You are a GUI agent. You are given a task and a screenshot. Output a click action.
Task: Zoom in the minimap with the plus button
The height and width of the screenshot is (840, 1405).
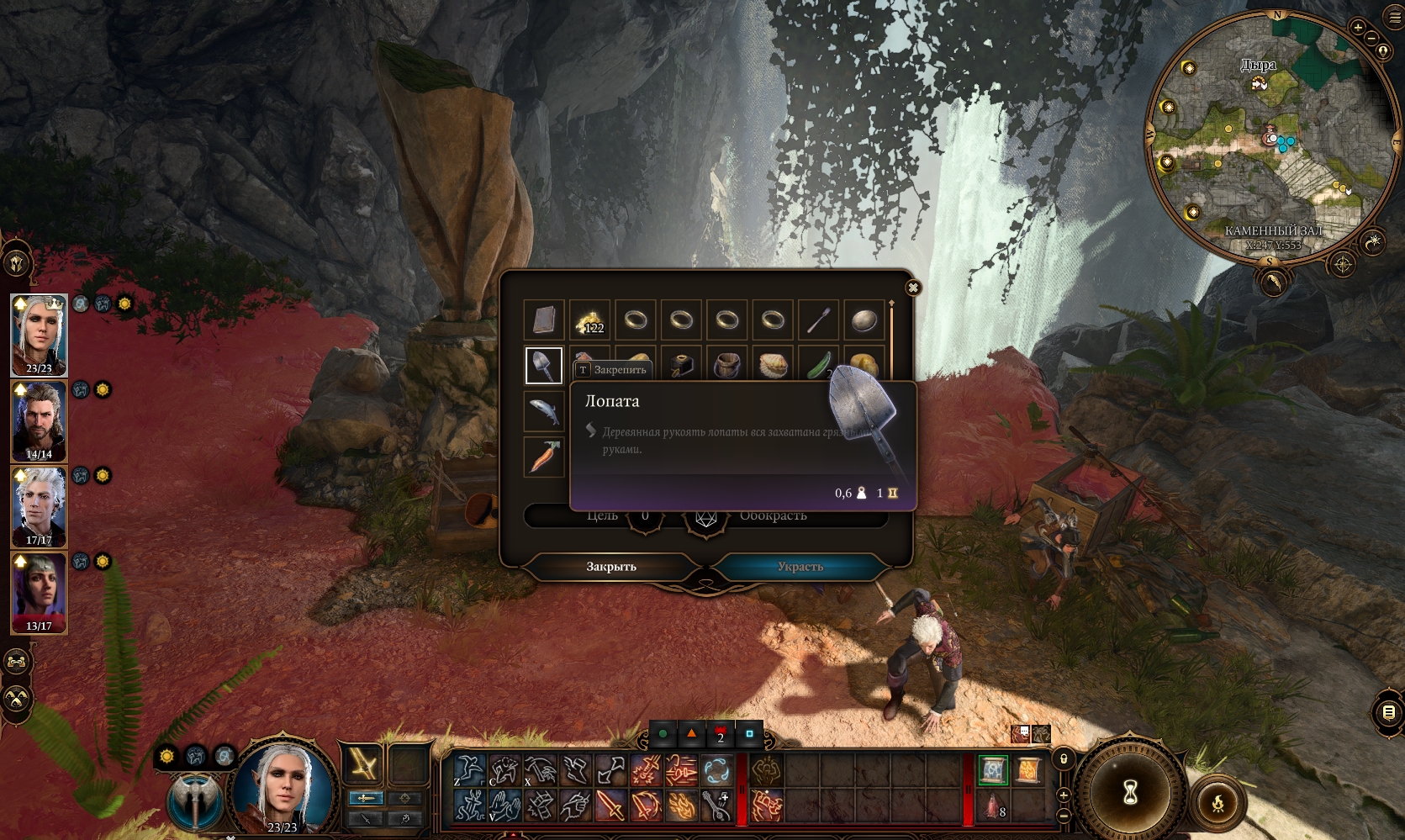tap(1358, 28)
